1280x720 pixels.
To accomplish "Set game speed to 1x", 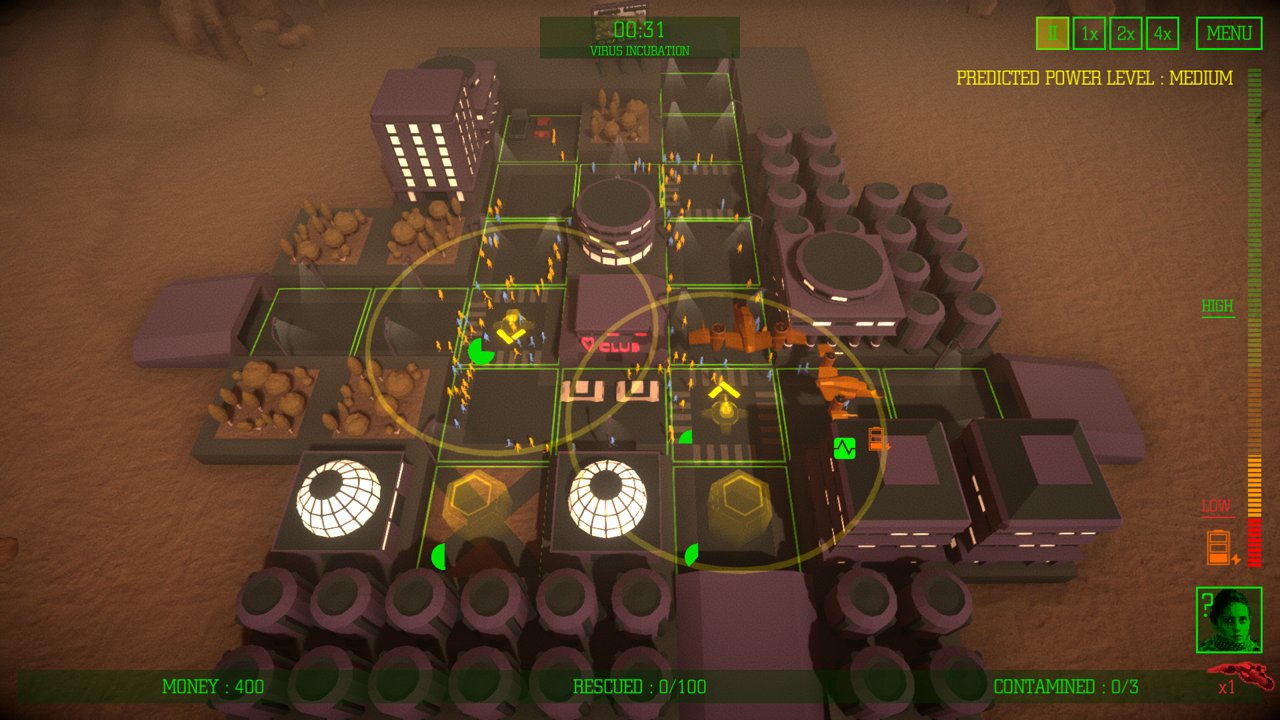I will [1089, 33].
